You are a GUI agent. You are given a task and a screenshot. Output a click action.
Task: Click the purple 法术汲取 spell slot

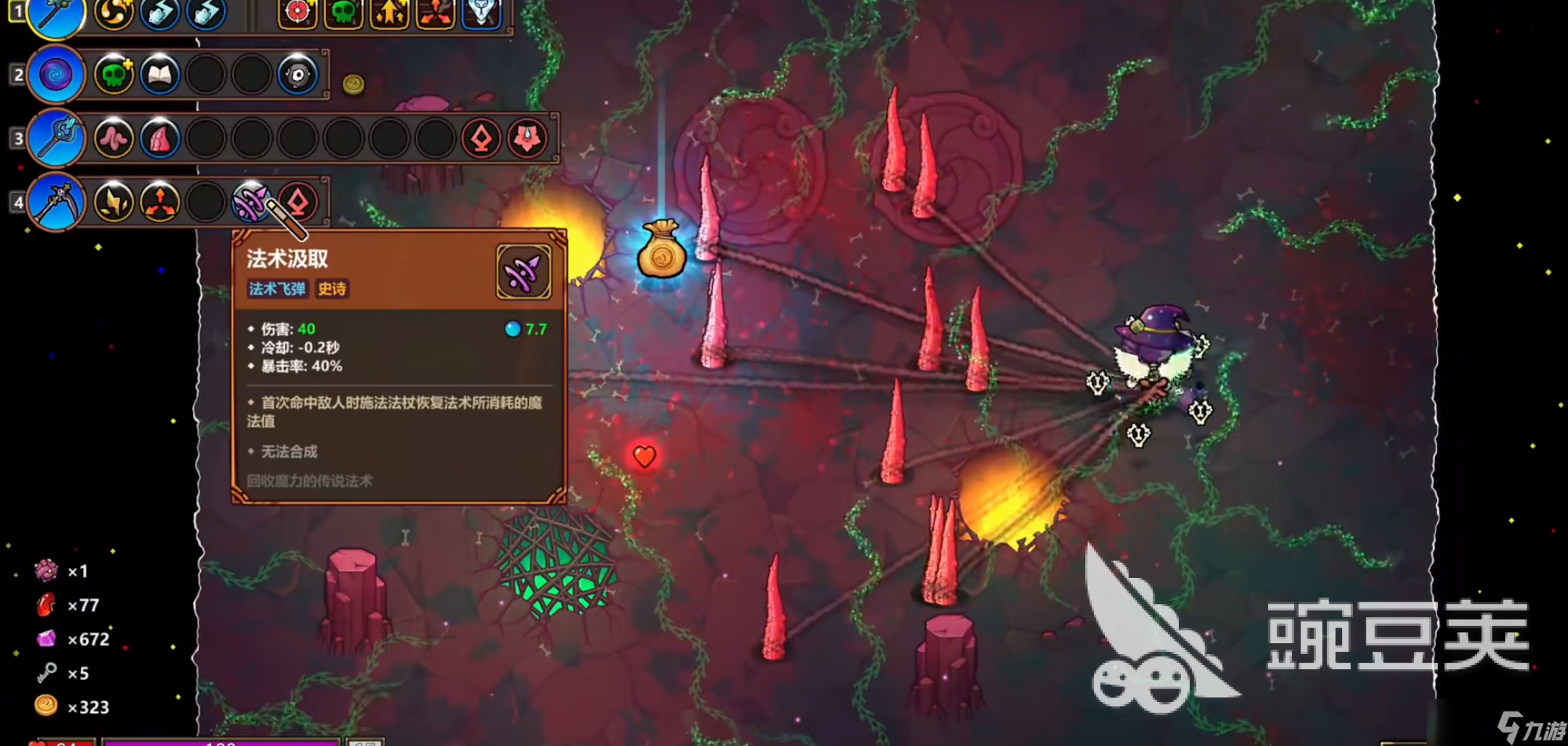click(x=250, y=202)
